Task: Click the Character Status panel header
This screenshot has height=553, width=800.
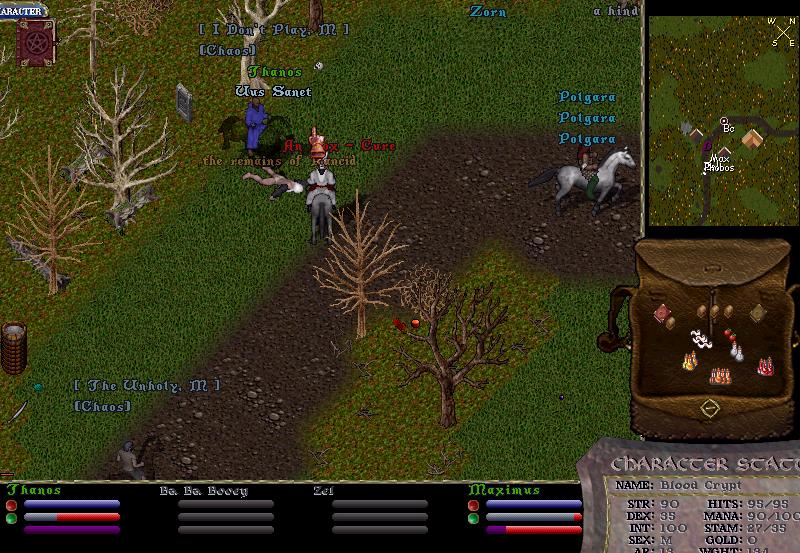Action: [704, 464]
